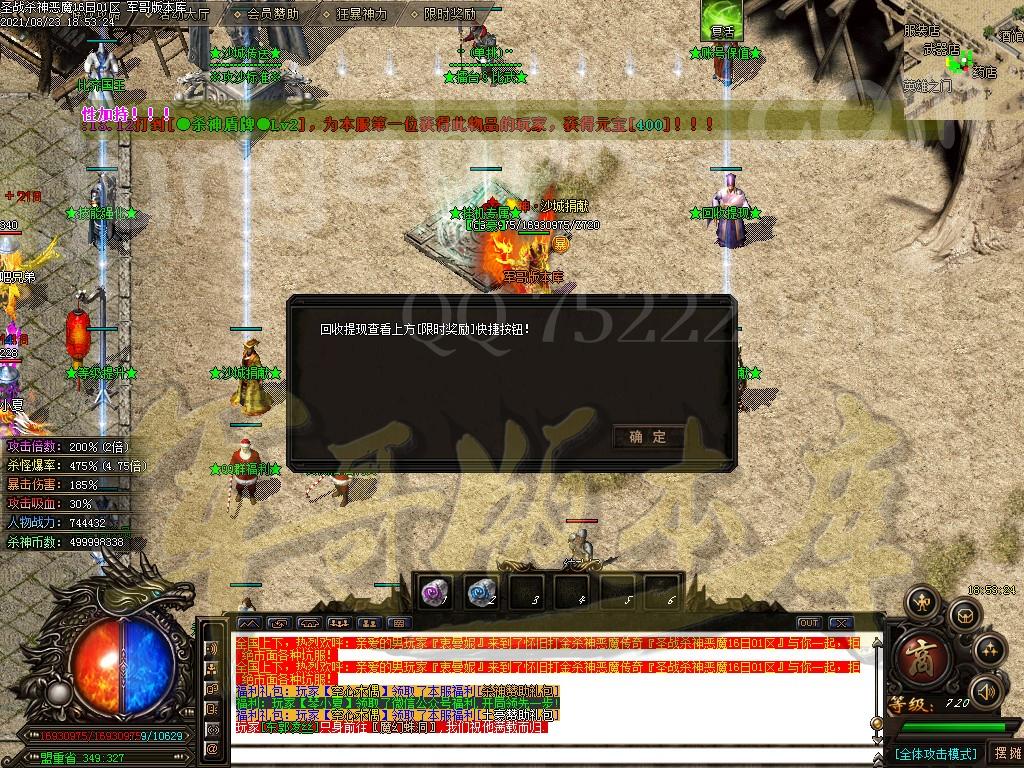Viewport: 1024px width, 768px height.
Task: Switch the 全体攻击模式 attack mode
Action: pyautogui.click(x=935, y=753)
